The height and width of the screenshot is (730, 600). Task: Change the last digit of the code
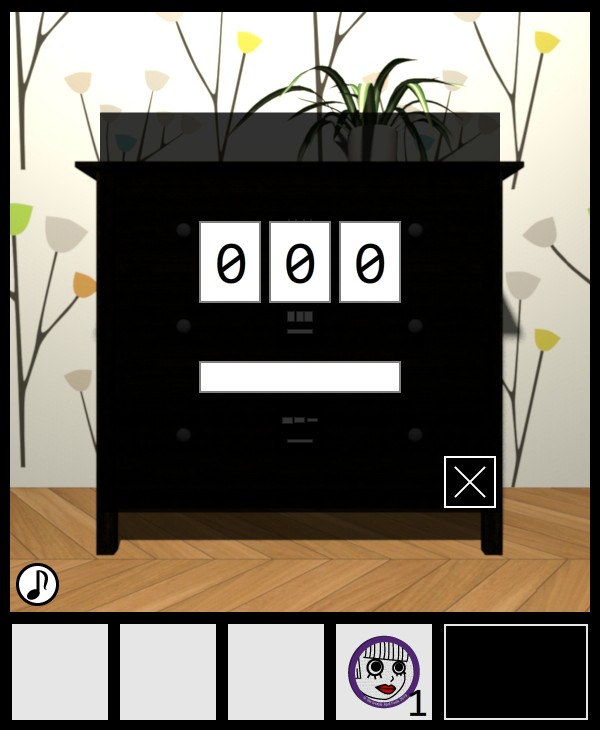(x=370, y=262)
